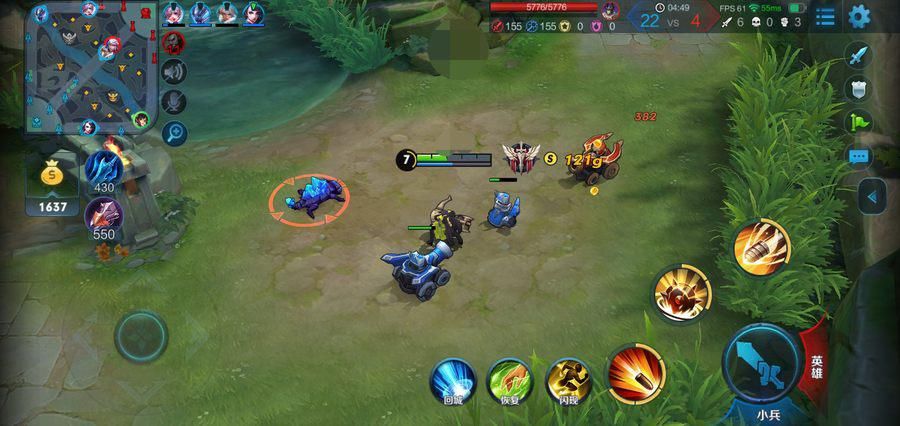Target minions with the 小兵 button
Screen dimensions: 900x426
click(768, 412)
